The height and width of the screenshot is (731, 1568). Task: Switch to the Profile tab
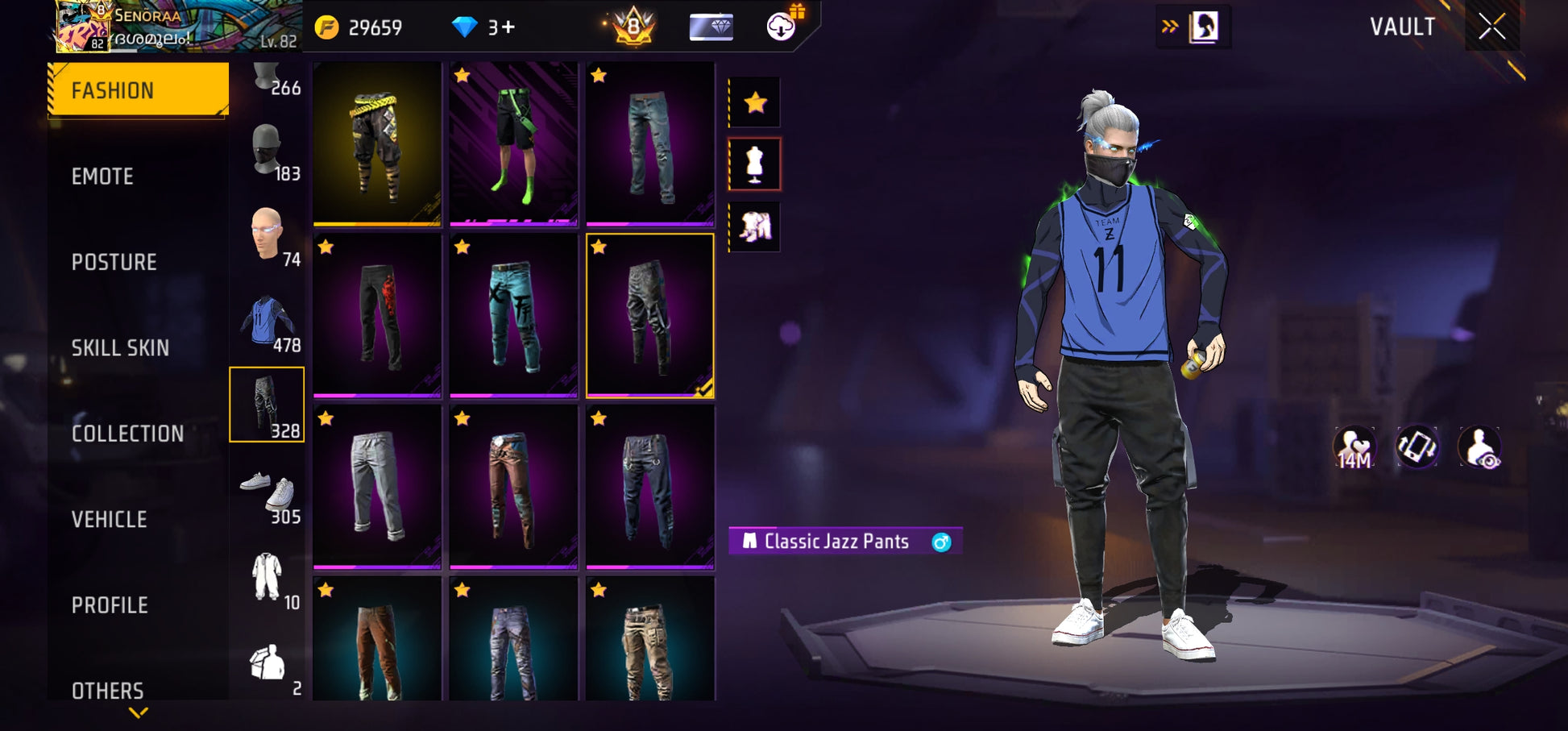110,605
